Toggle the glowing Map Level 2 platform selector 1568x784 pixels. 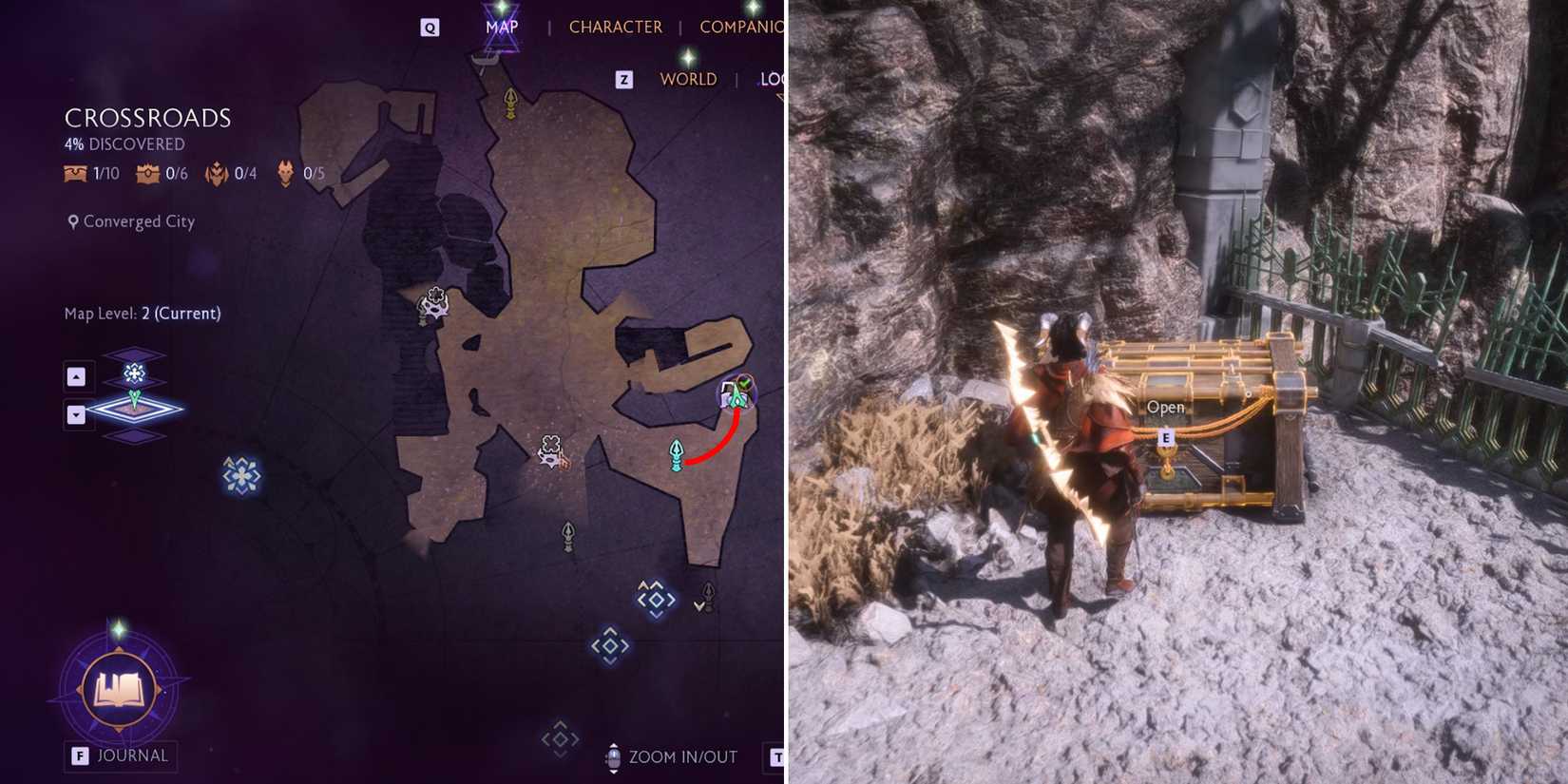[135, 409]
